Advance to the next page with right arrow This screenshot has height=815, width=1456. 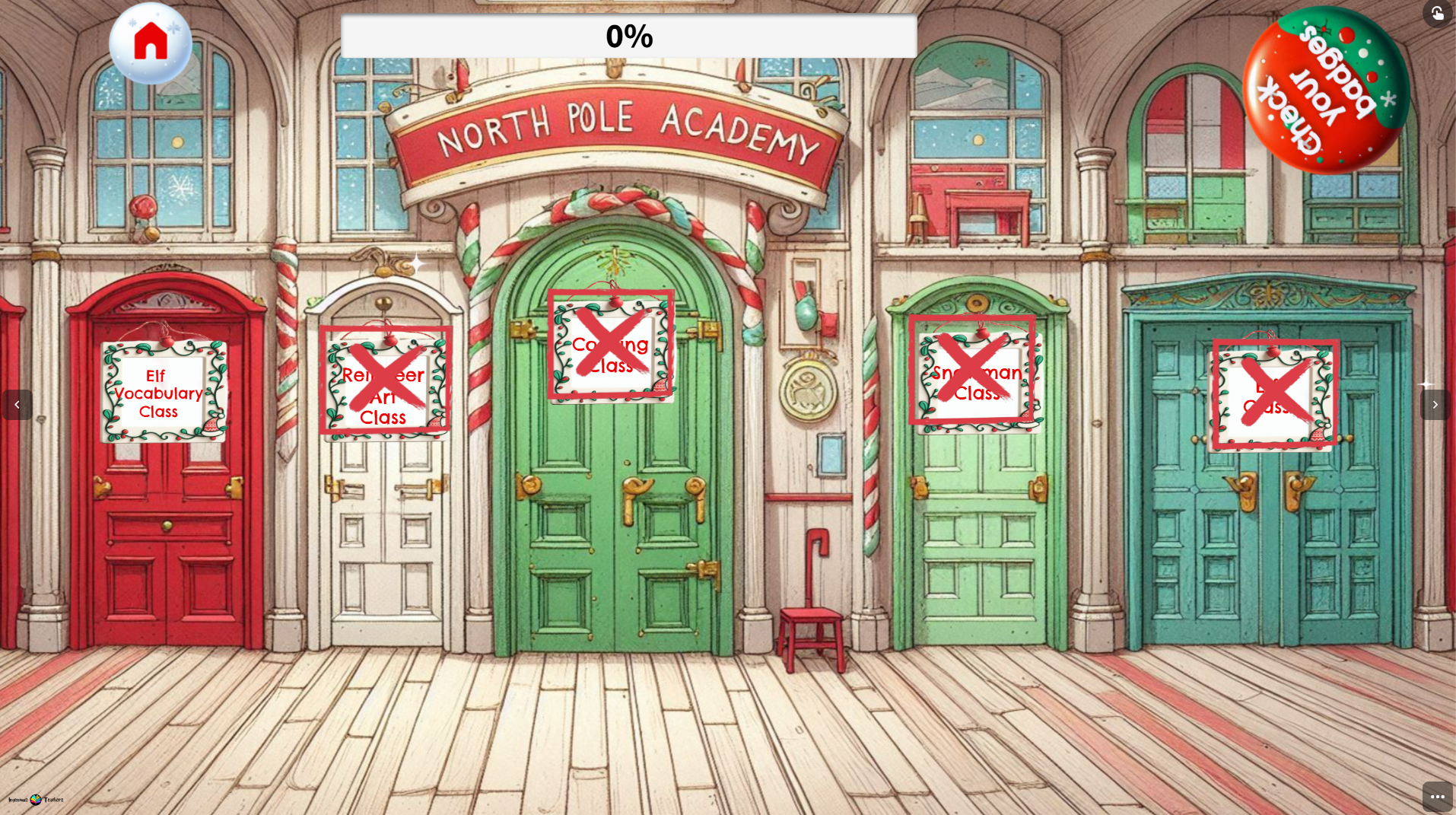tap(1435, 405)
